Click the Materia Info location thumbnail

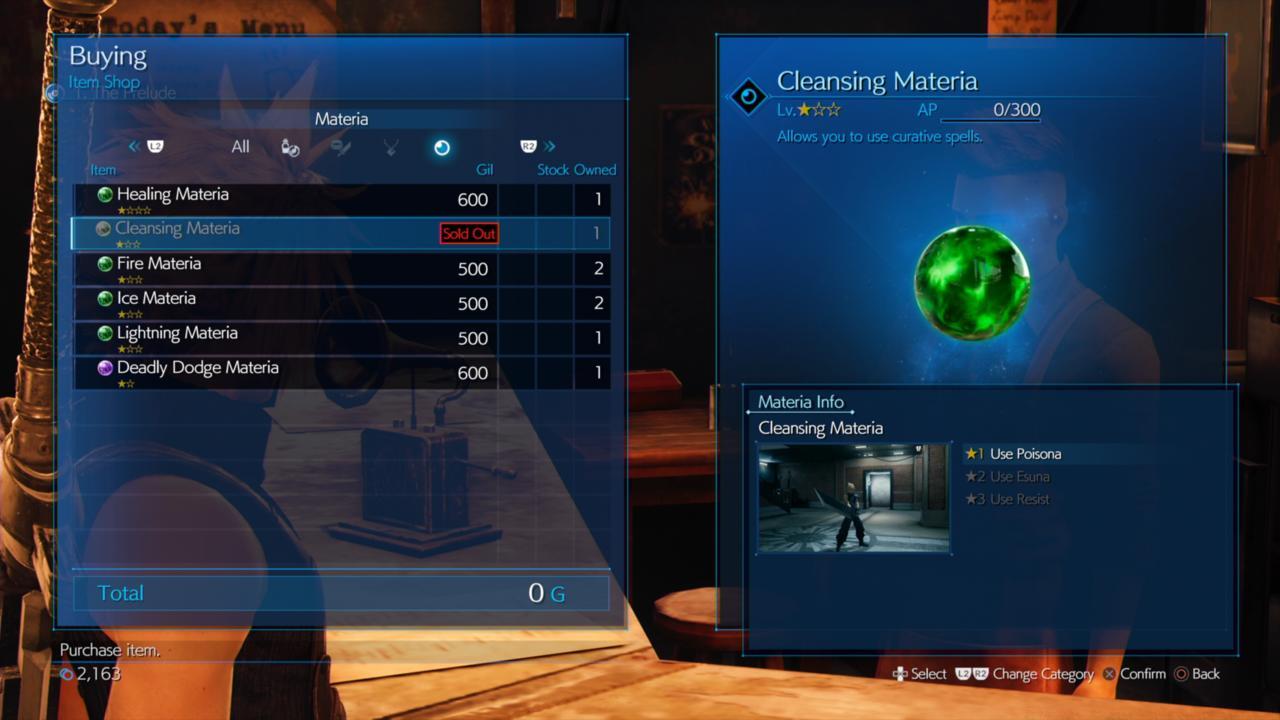point(853,497)
